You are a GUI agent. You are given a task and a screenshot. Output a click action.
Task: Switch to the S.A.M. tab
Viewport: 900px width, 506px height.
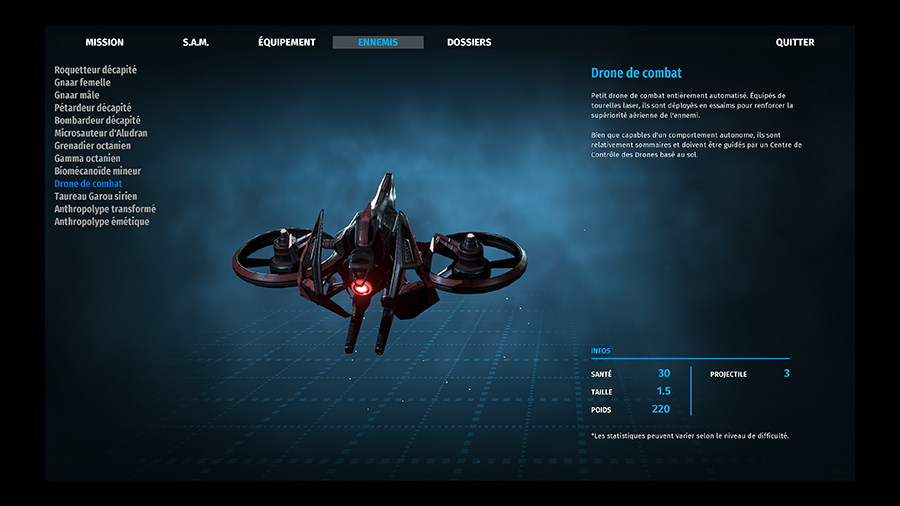click(x=195, y=43)
